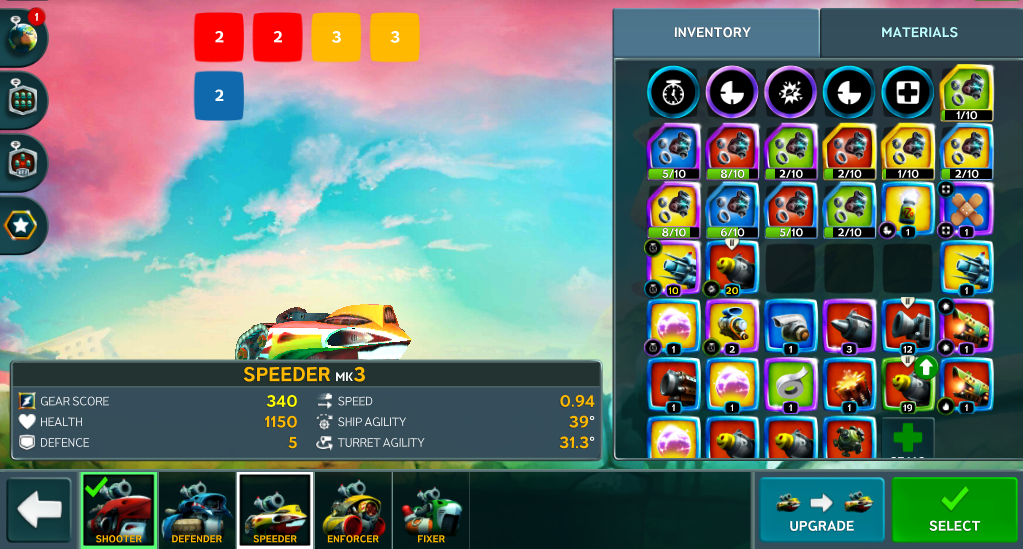1023x549 pixels.
Task: Select the stopwatch perk item
Action: click(x=671, y=92)
